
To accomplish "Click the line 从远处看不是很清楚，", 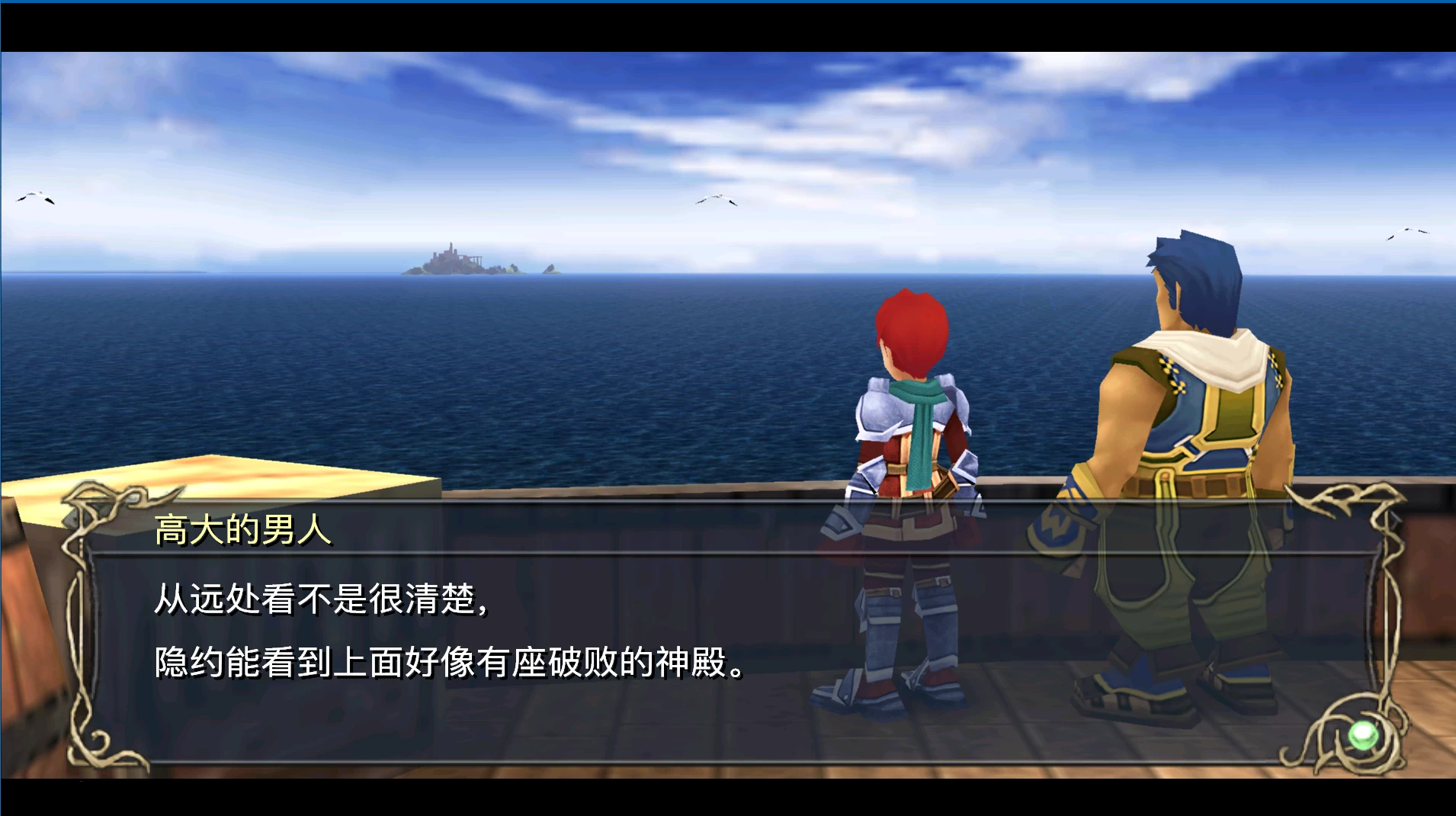I will [x=320, y=602].
